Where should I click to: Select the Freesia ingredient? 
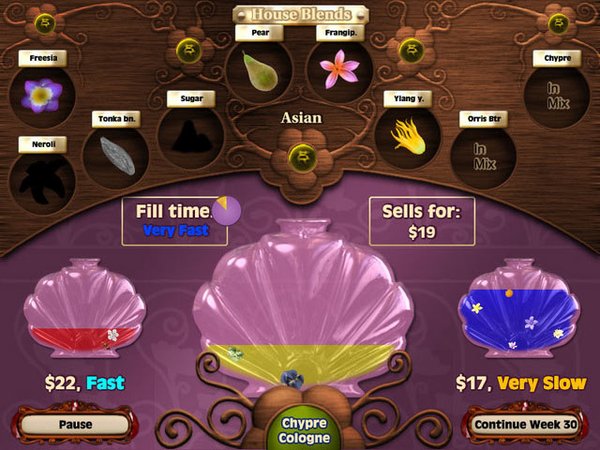tap(43, 95)
